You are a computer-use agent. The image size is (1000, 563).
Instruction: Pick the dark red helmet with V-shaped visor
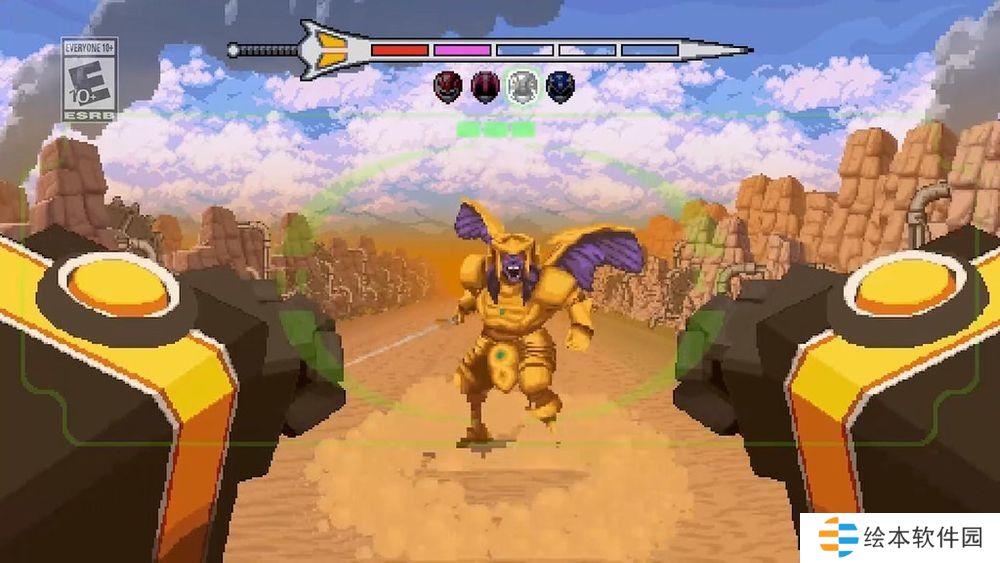tap(448, 86)
